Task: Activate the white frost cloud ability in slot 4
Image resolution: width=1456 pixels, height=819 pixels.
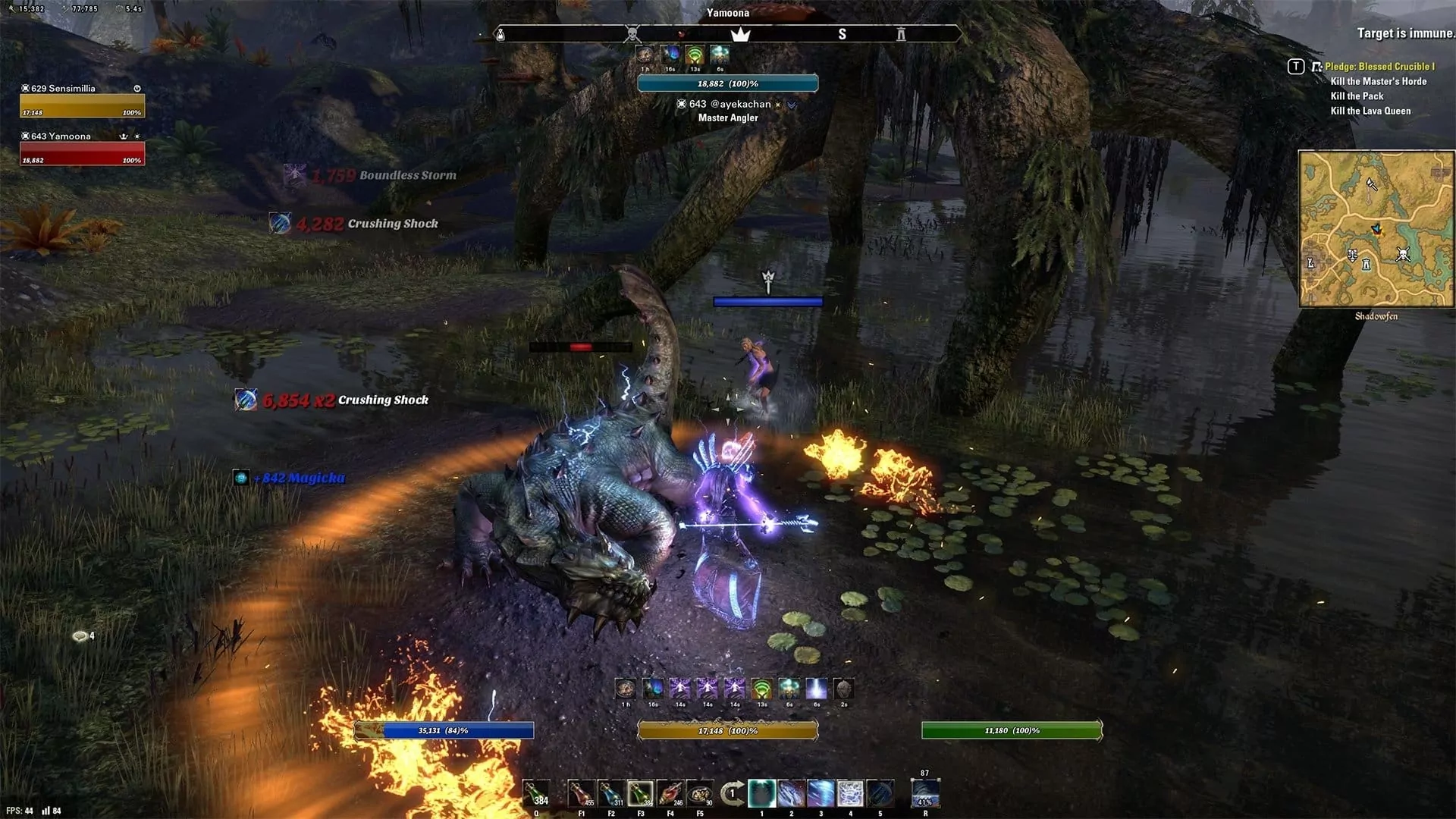Action: pos(850,794)
